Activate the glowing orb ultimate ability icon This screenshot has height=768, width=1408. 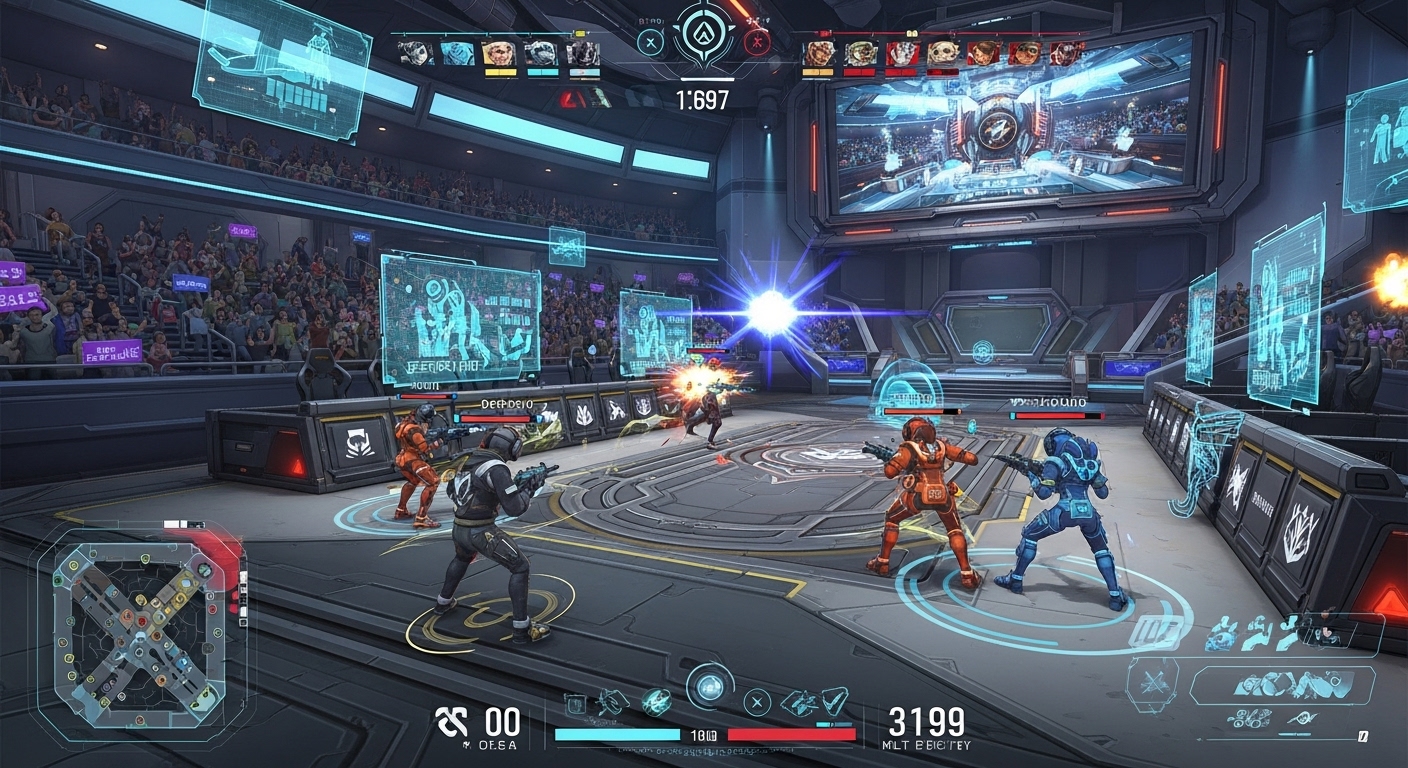pyautogui.click(x=708, y=689)
